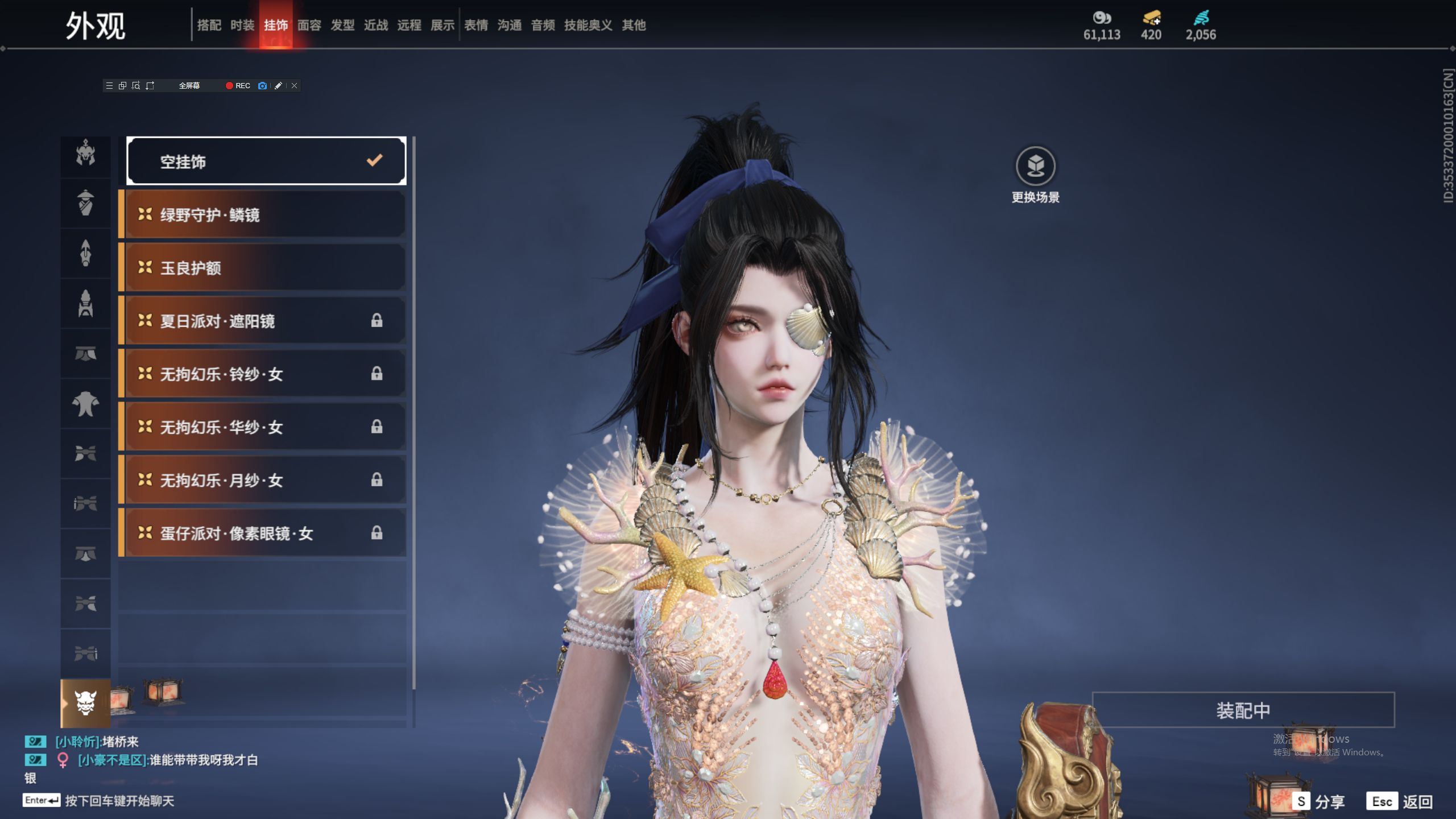Select 绿野守护·鳞镜 accessory
This screenshot has width=1456, height=819.
pyautogui.click(x=264, y=215)
